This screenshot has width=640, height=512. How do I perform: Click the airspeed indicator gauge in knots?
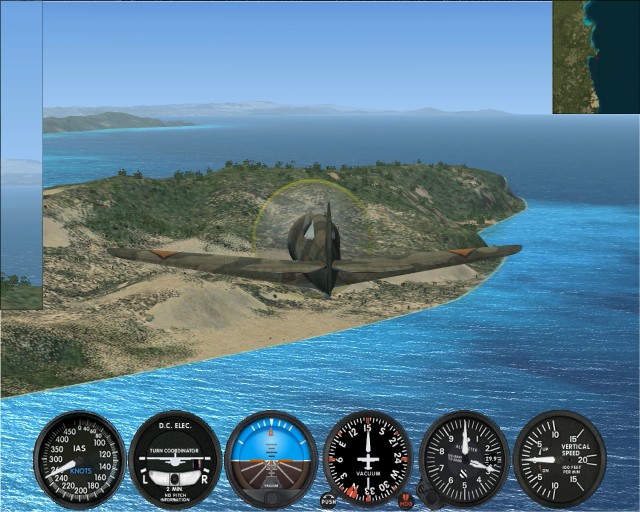pos(79,460)
